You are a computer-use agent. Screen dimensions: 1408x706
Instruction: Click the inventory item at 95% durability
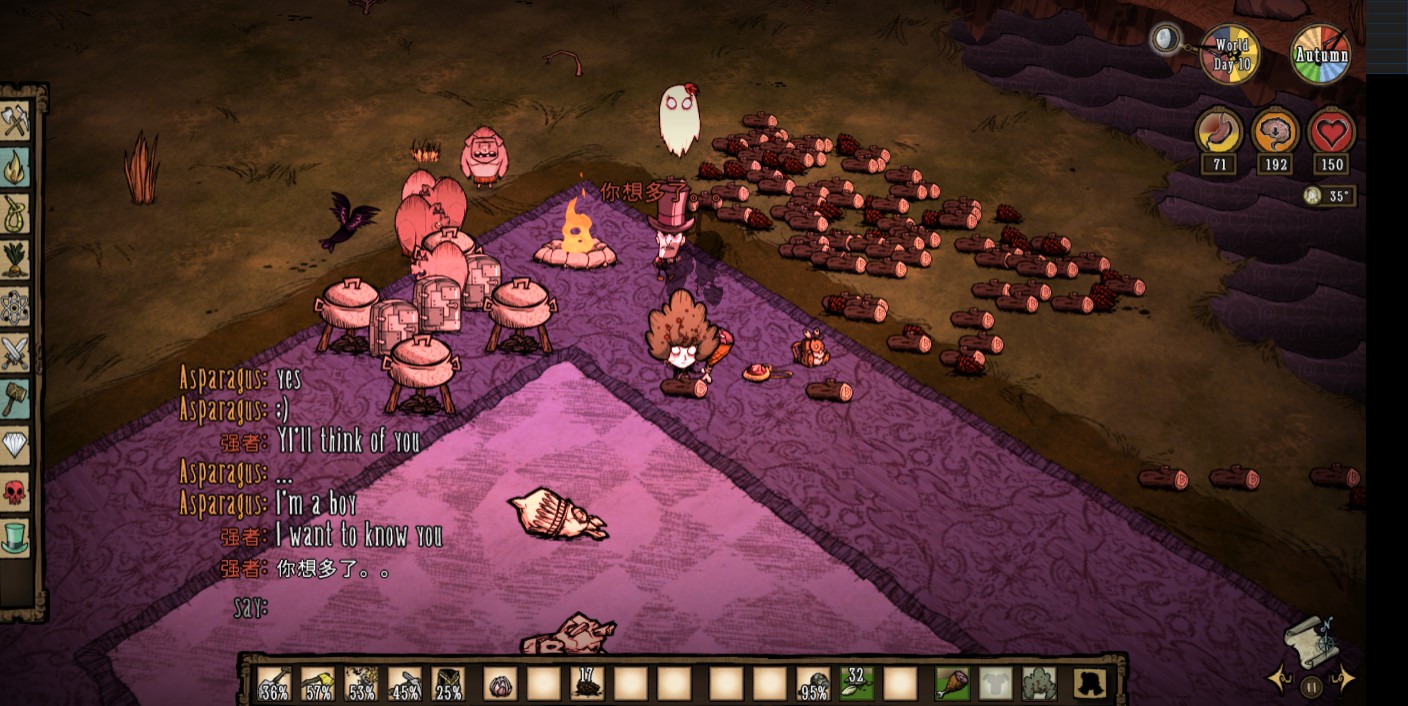pyautogui.click(x=812, y=683)
